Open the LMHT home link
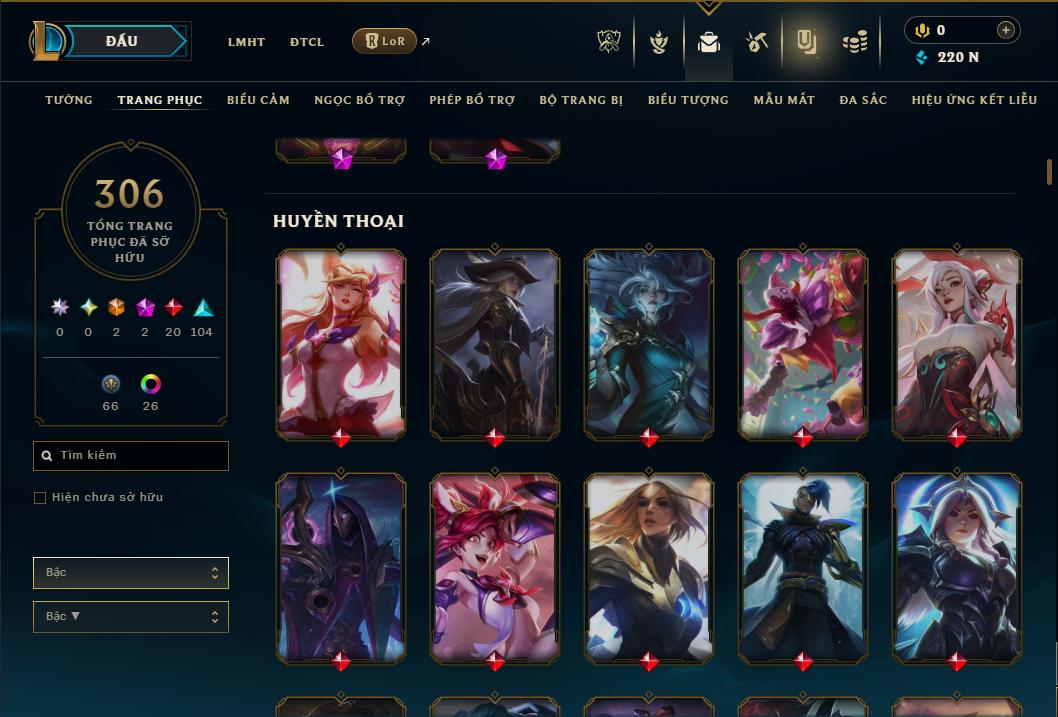 (246, 42)
